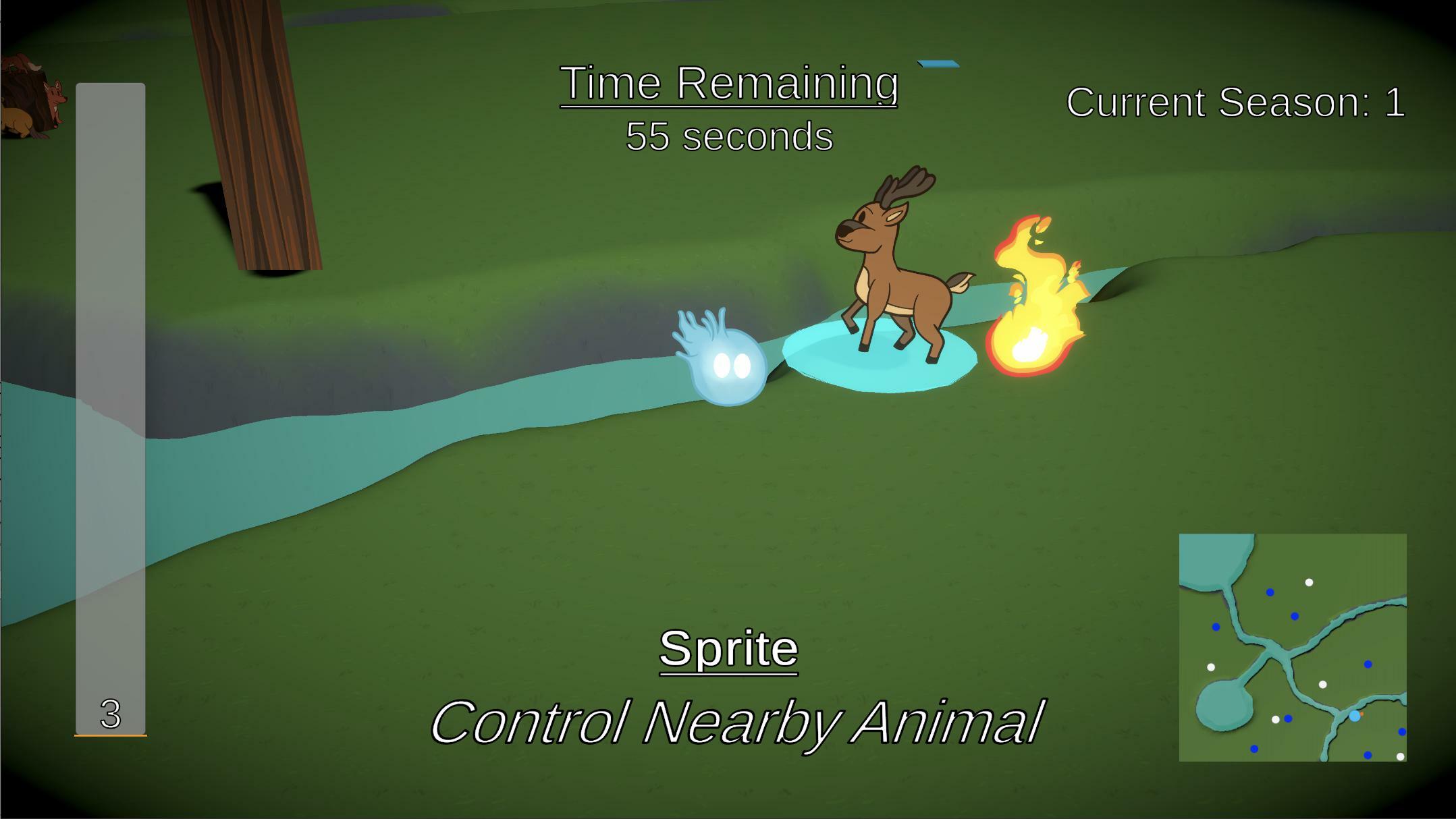Click the light blue player dot on minimap

(1355, 716)
